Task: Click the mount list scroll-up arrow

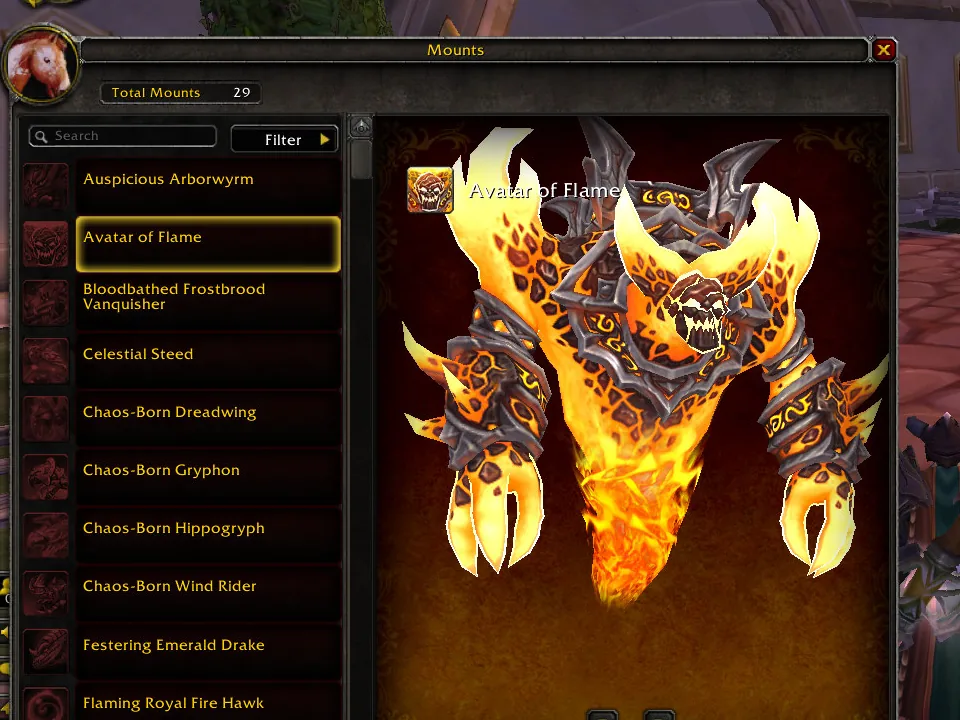Action: [x=361, y=127]
